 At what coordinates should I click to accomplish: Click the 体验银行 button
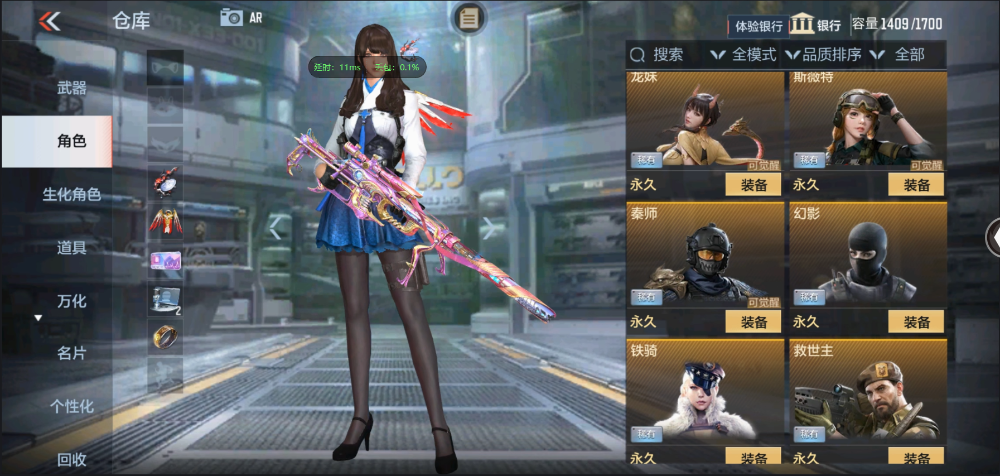tap(758, 25)
